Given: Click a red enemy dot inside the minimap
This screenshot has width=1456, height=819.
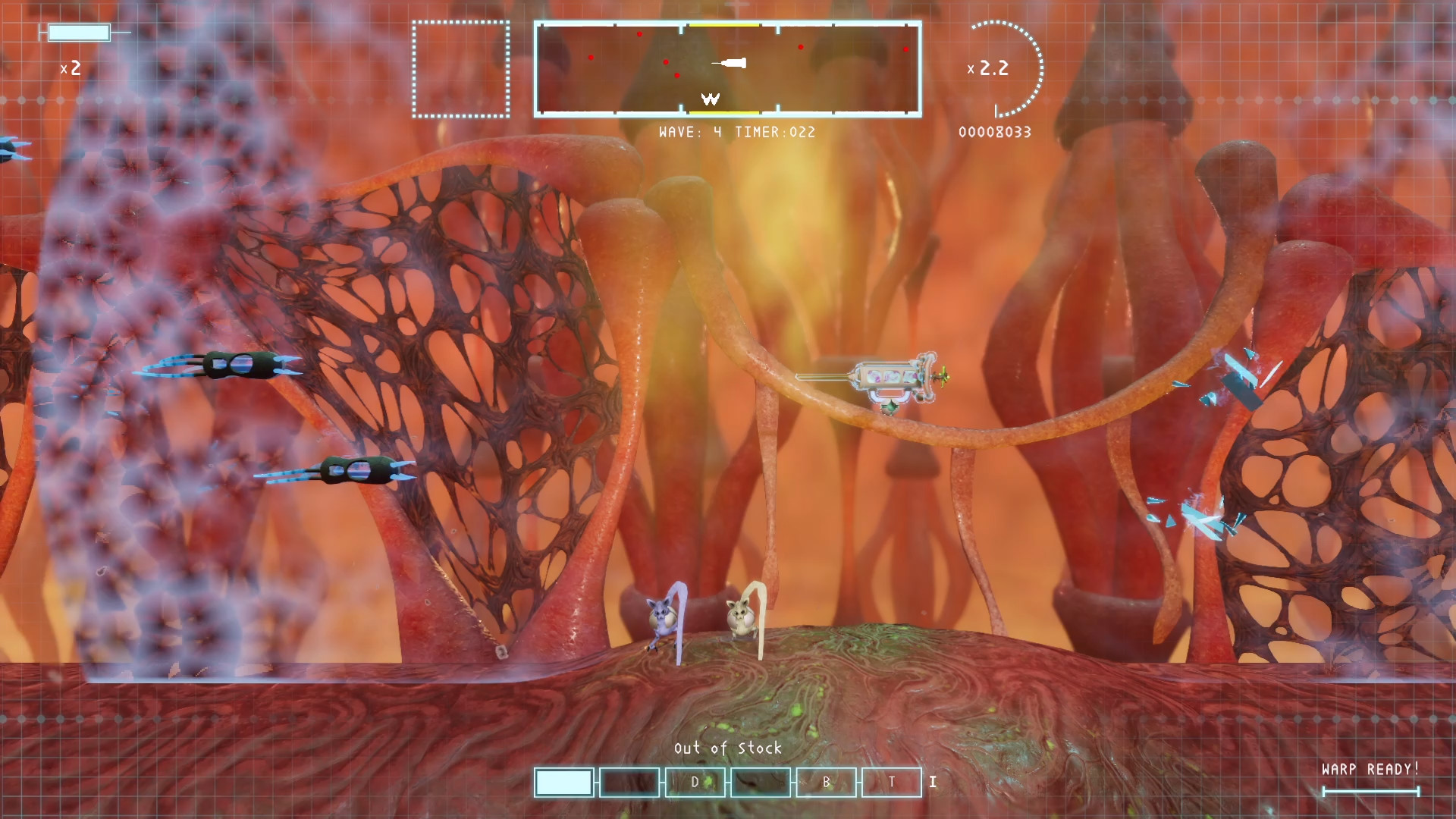Looking at the screenshot, I should (x=639, y=33).
